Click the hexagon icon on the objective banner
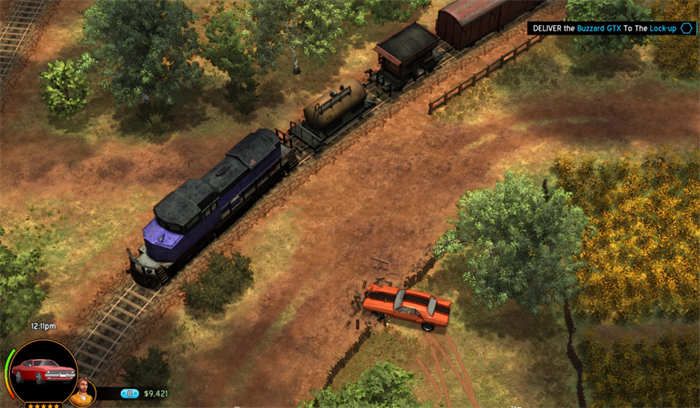 687,29
